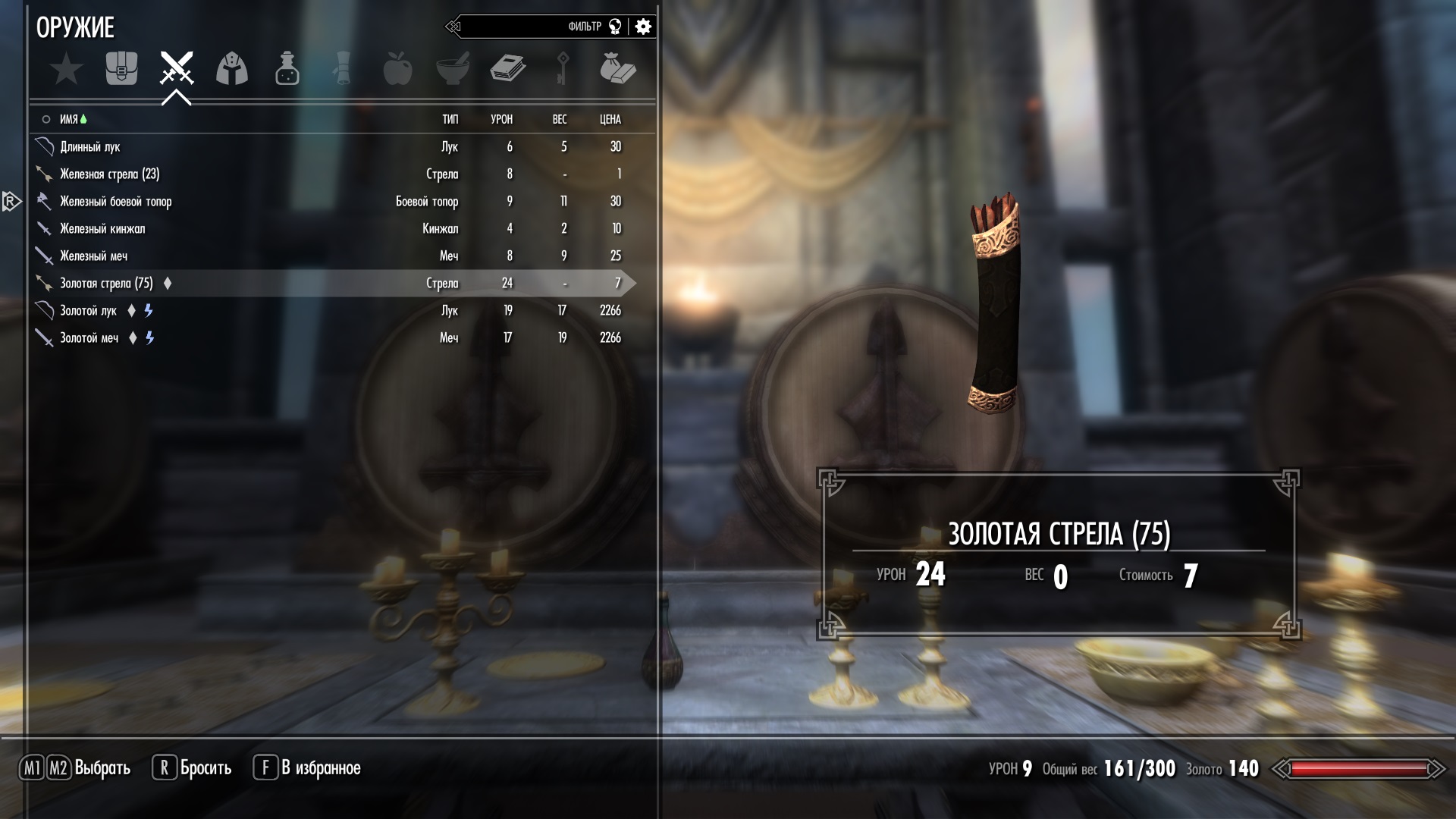Pick the Железный кинжал row
Screen dimensions: 1456x819
102,228
